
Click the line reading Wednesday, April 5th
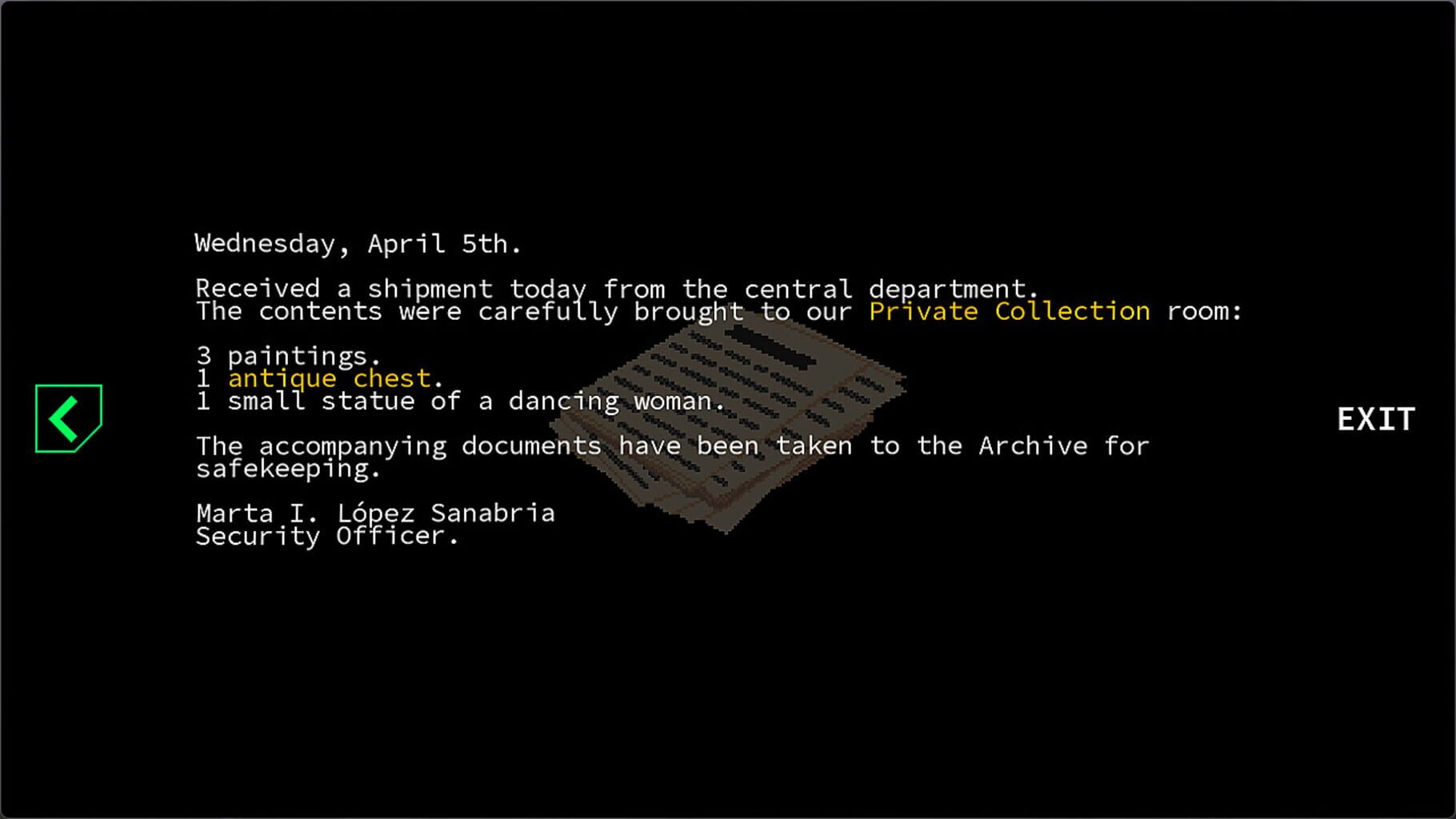coord(358,243)
